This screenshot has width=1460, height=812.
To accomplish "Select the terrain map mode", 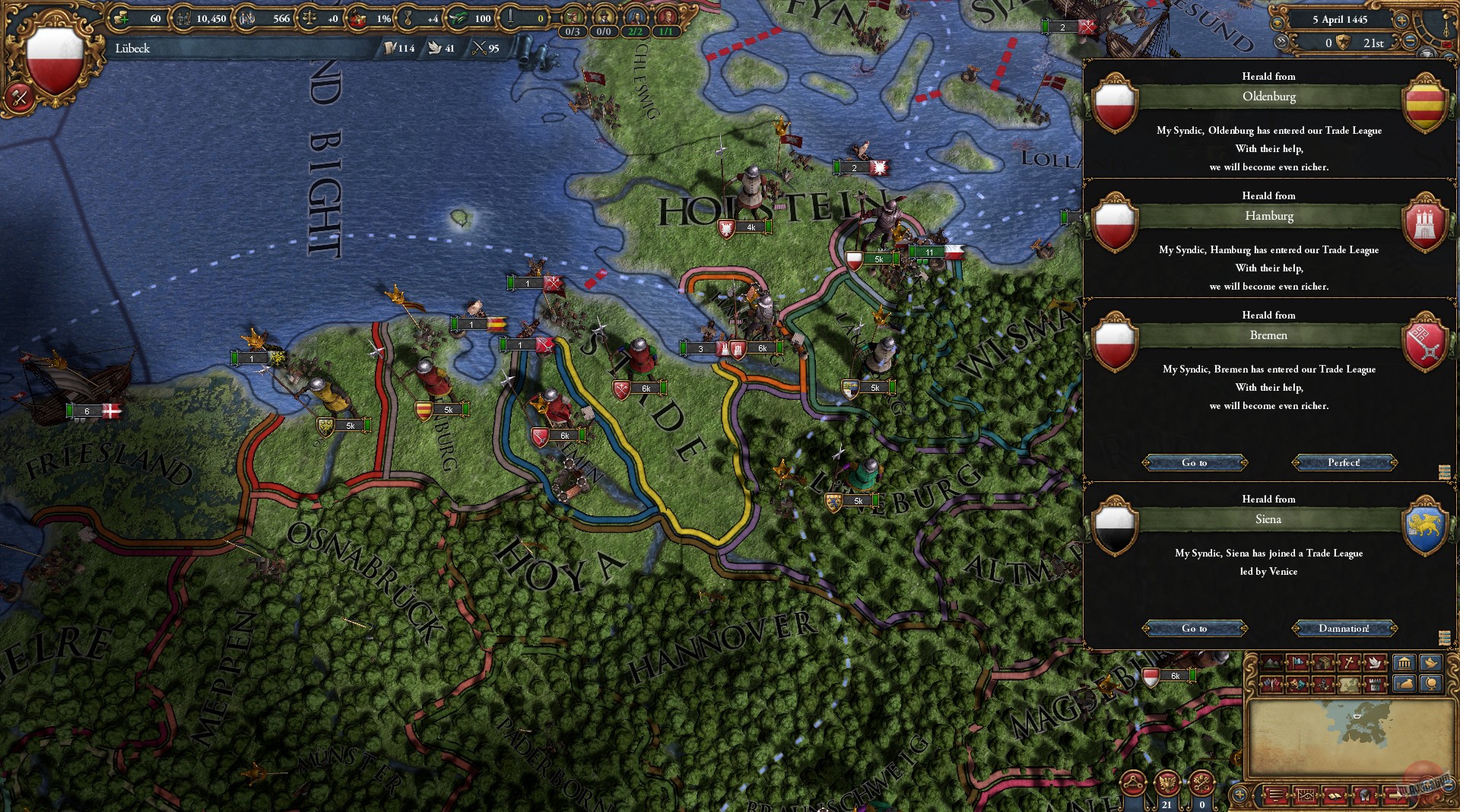I will [1273, 661].
